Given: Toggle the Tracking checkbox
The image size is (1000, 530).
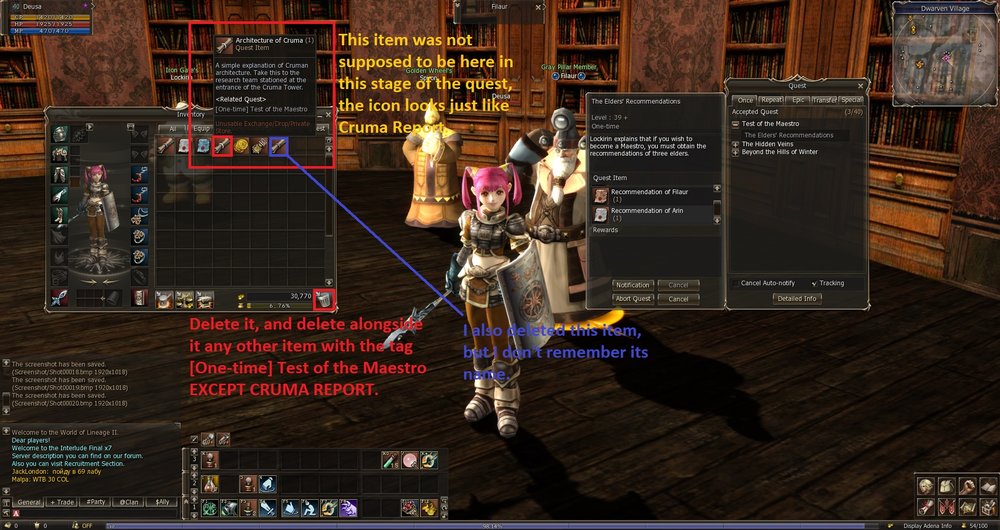Looking at the screenshot, I should (x=813, y=283).
